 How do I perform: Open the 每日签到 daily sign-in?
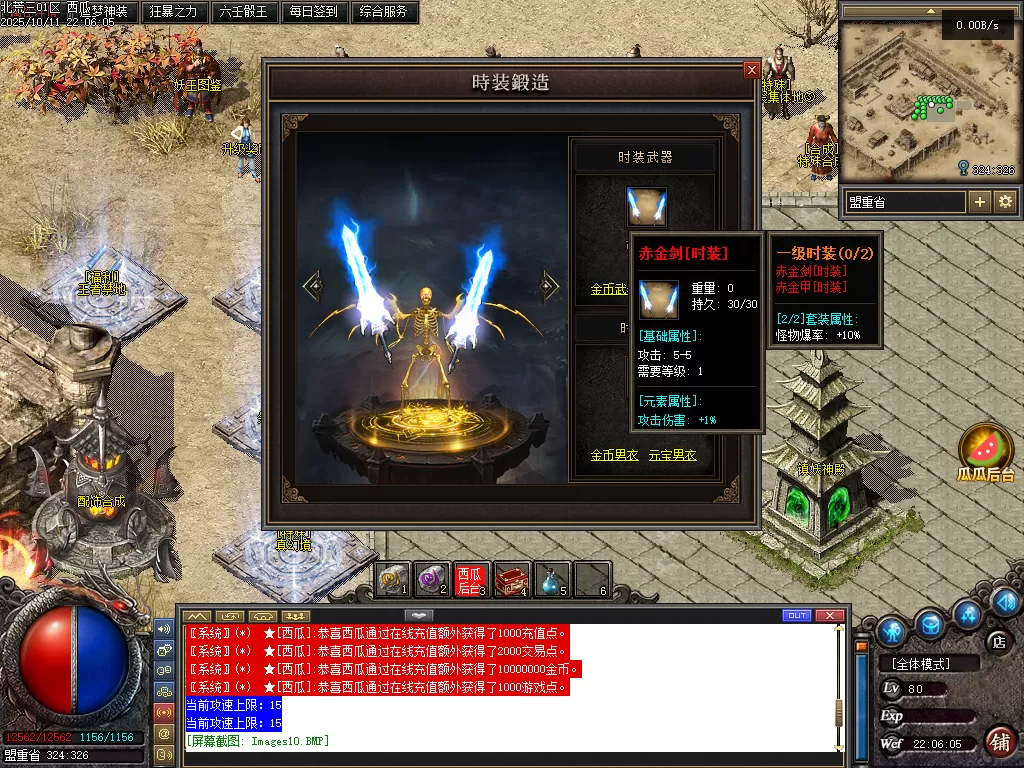click(313, 12)
